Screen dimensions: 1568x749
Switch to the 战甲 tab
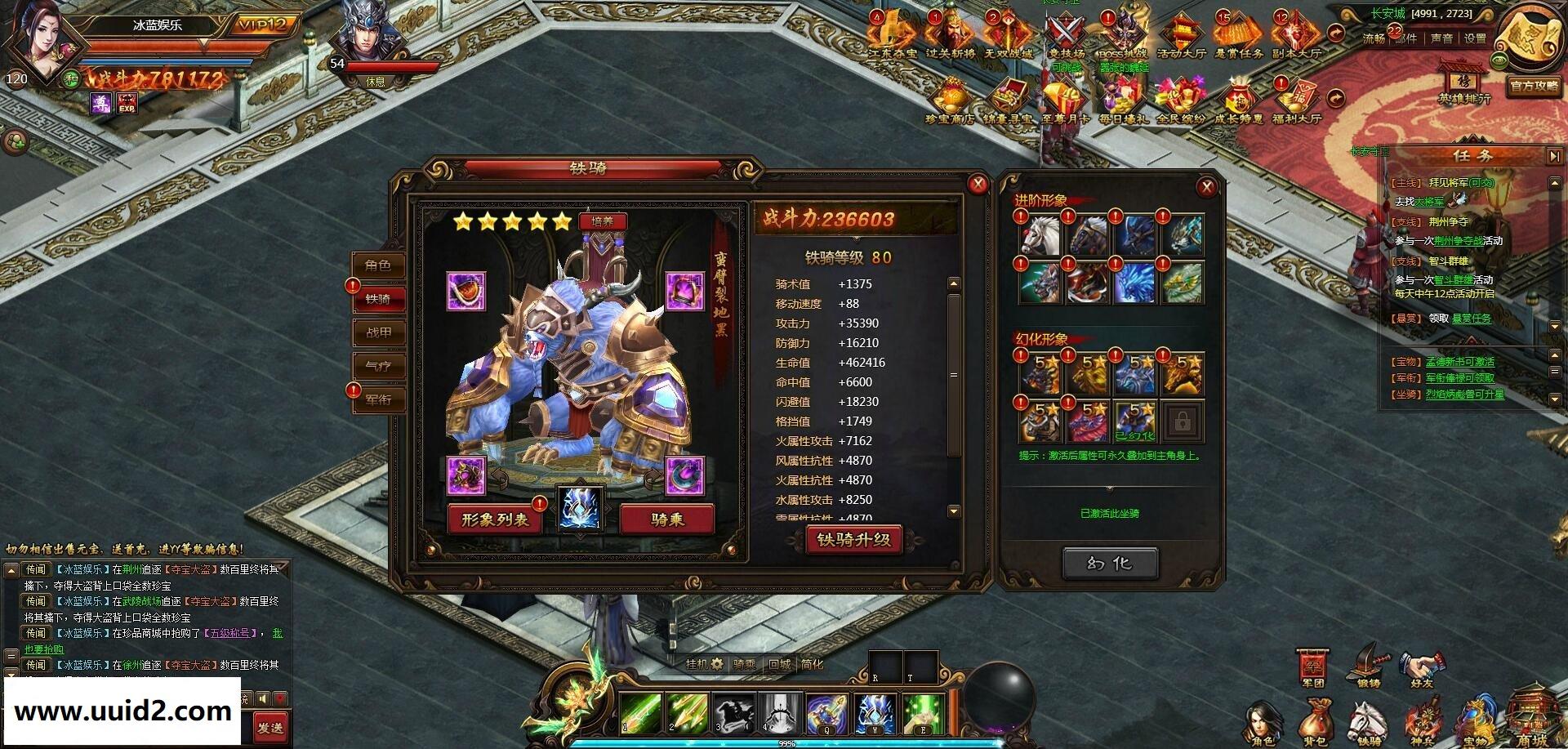(x=378, y=332)
